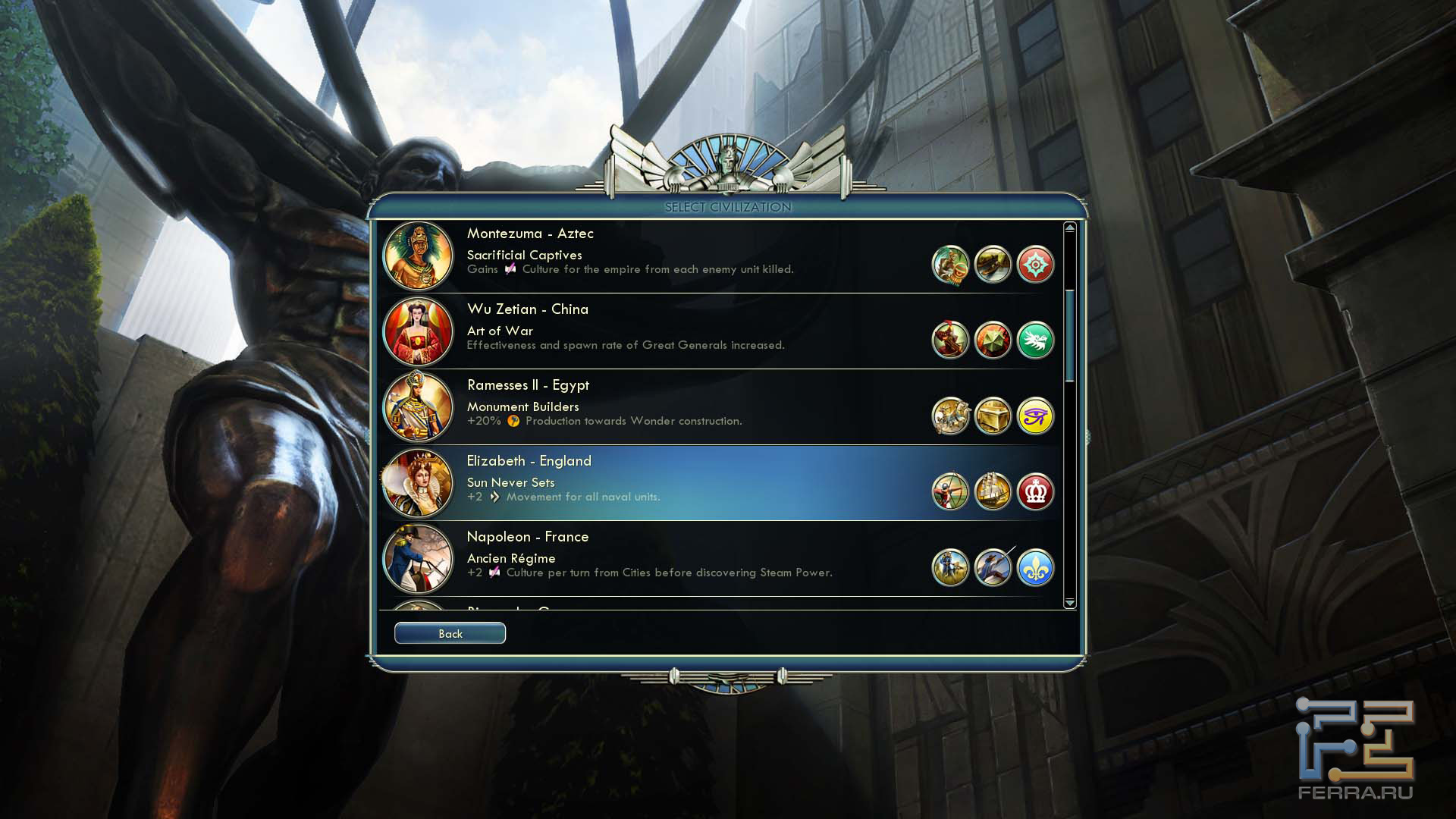Screen dimensions: 1456x819
Task: Click Egypt's war chariot unit icon
Action: point(950,416)
